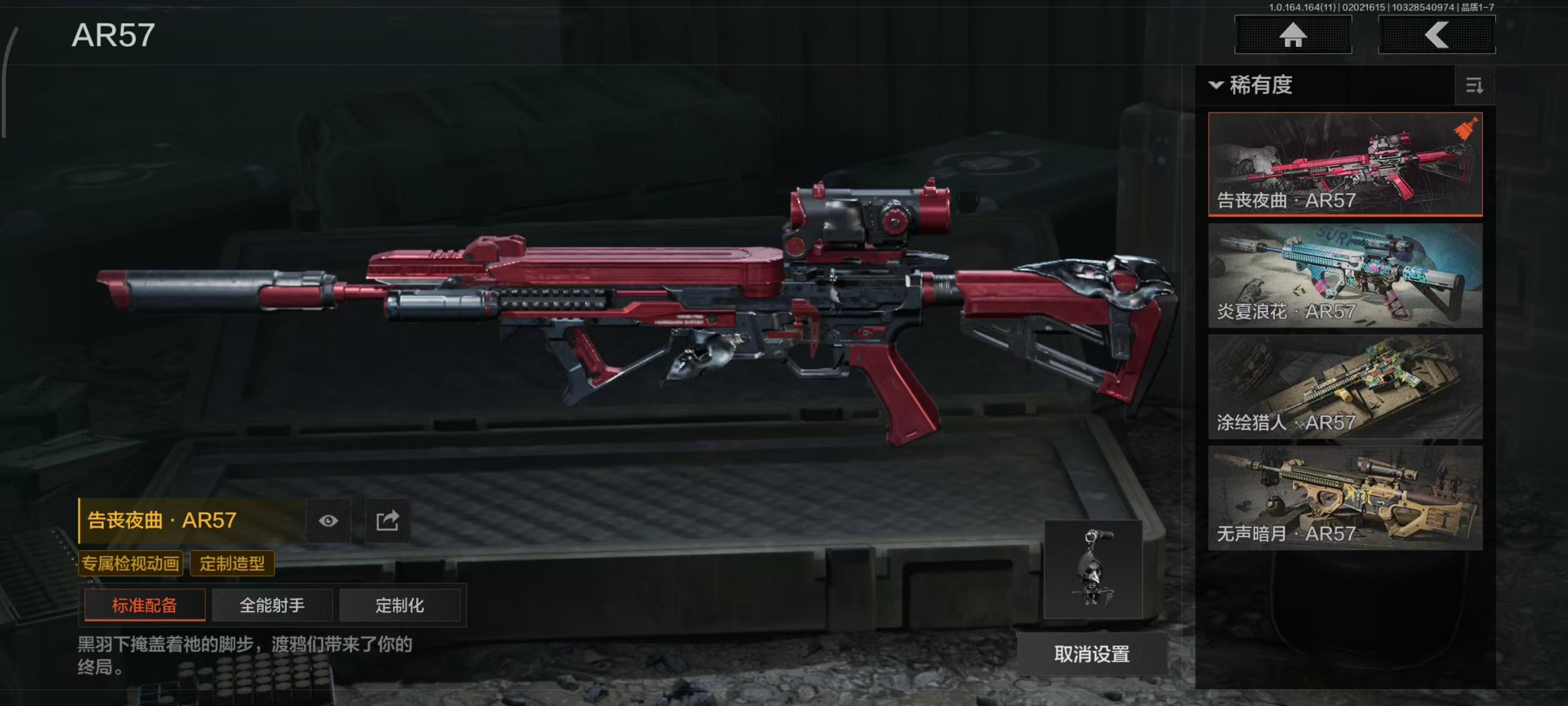Open the 定制化 tab
The width and height of the screenshot is (1568, 706).
[x=399, y=605]
